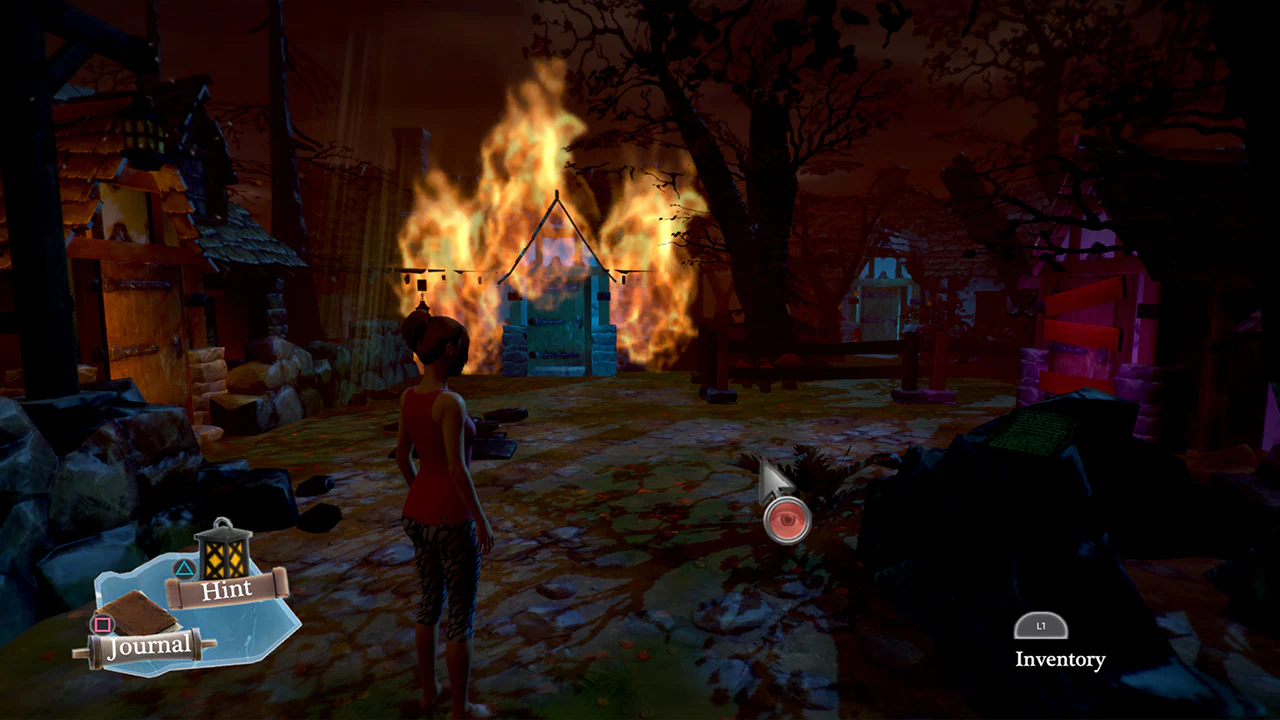The image size is (1280, 720).
Task: Open the Journal via its scroll label
Action: click(x=147, y=646)
